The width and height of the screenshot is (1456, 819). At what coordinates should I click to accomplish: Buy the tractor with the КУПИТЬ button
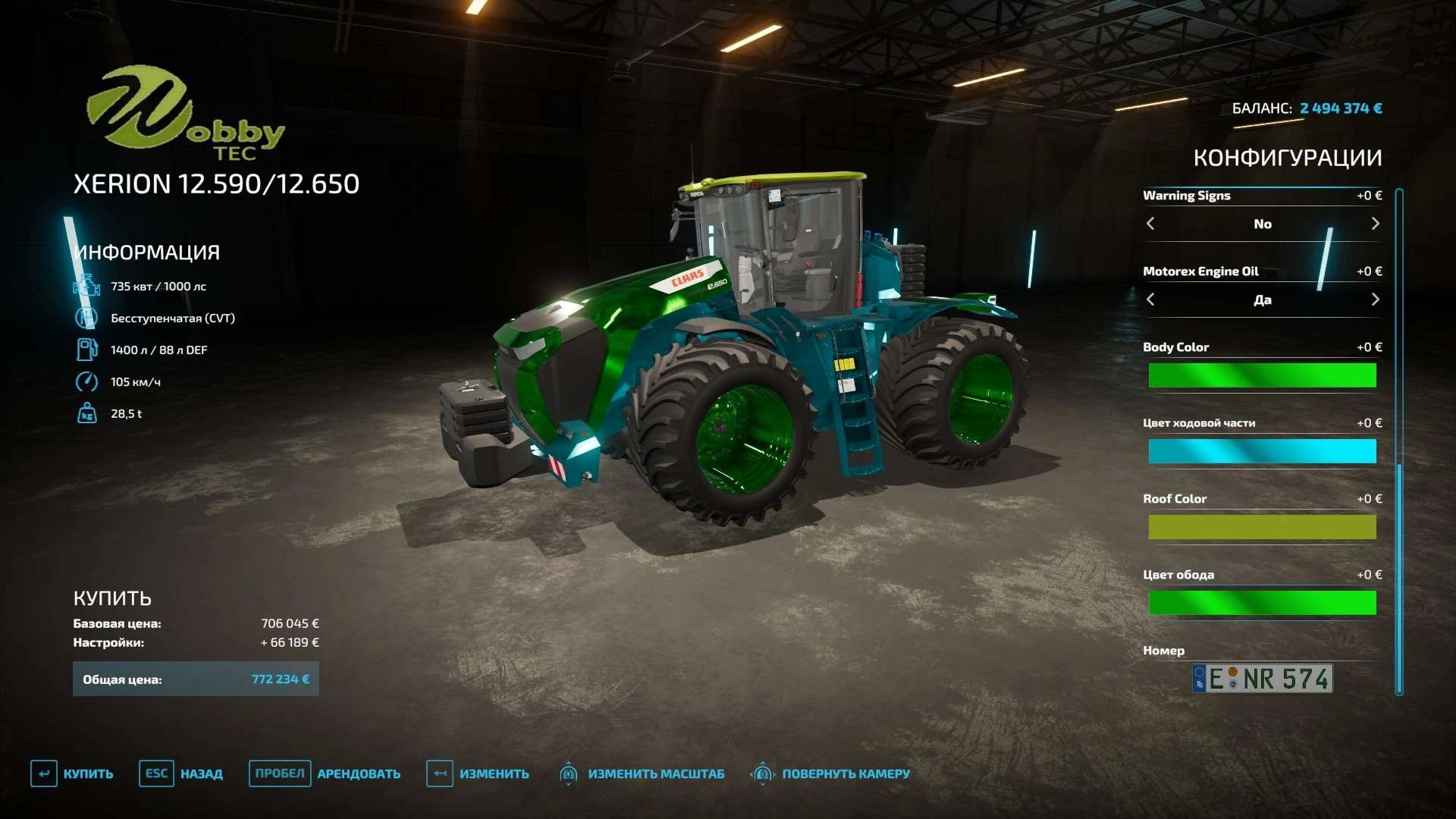point(73,773)
